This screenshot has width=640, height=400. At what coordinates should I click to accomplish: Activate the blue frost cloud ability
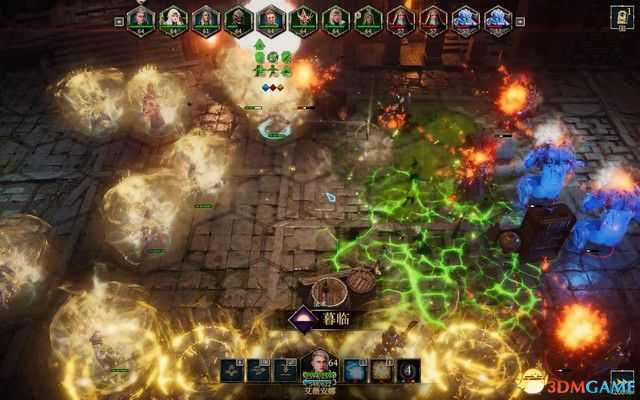tap(356, 371)
